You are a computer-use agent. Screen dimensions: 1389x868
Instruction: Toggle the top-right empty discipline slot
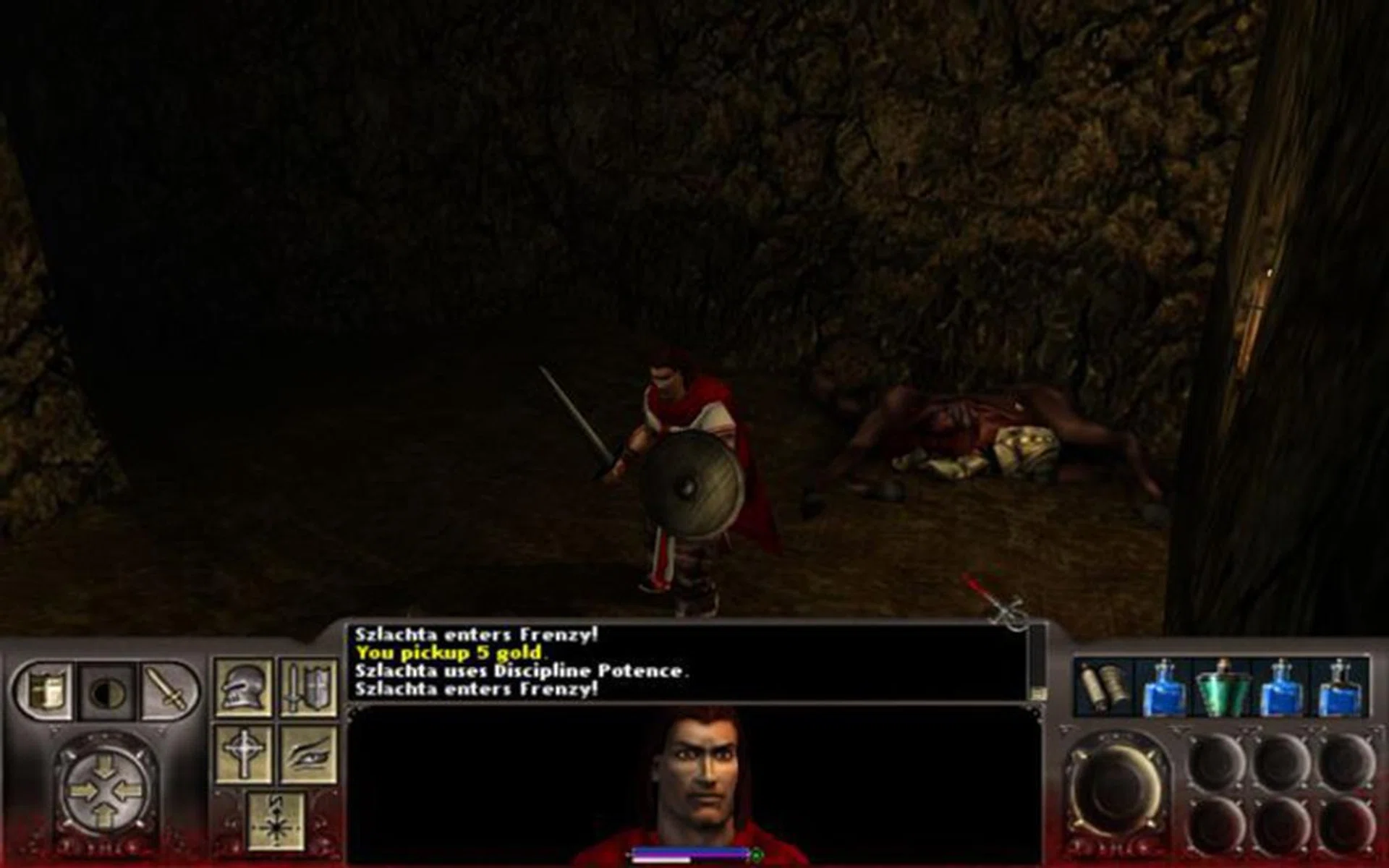(1346, 759)
